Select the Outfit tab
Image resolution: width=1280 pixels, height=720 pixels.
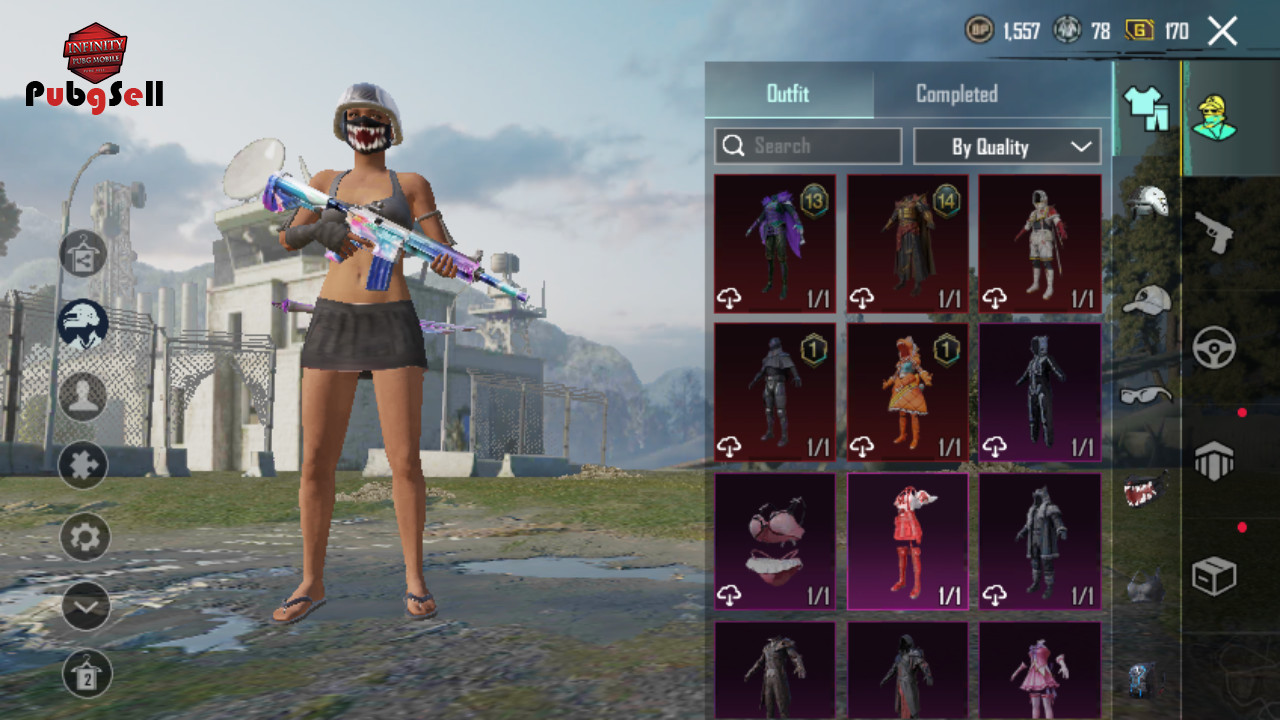788,94
